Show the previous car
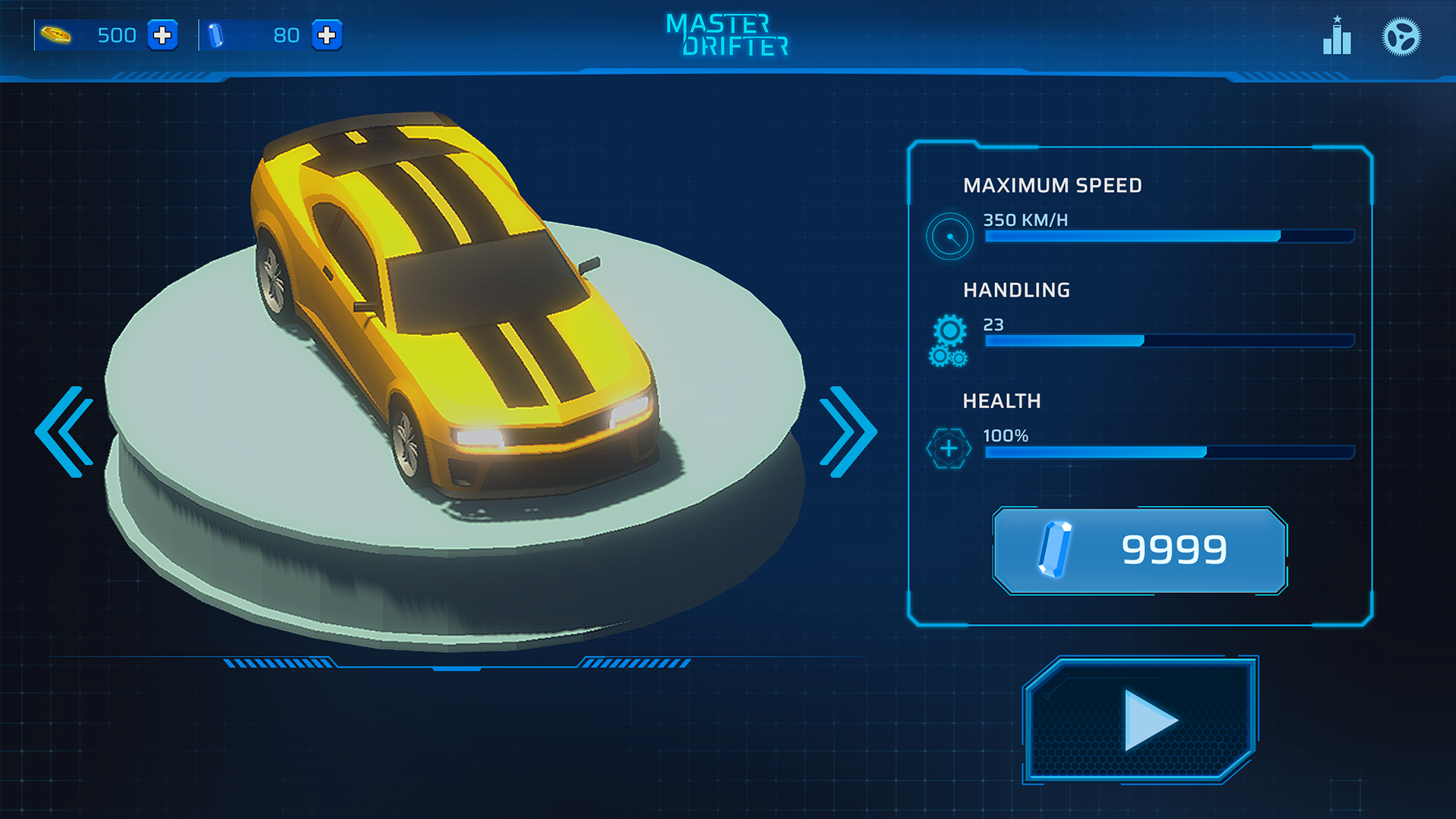Screen dimensions: 1456x819 (65, 431)
